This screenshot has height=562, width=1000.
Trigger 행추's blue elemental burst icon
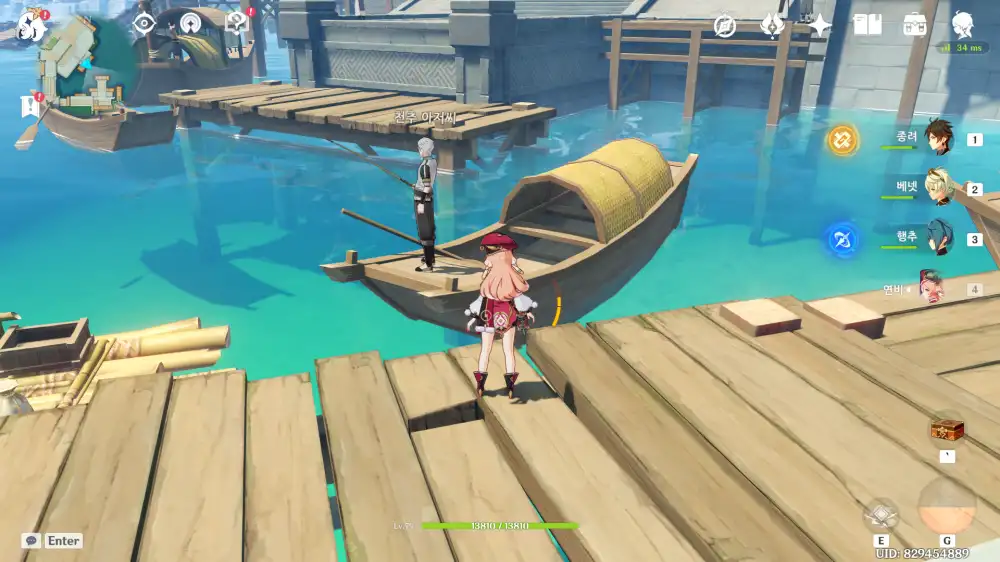click(x=842, y=239)
